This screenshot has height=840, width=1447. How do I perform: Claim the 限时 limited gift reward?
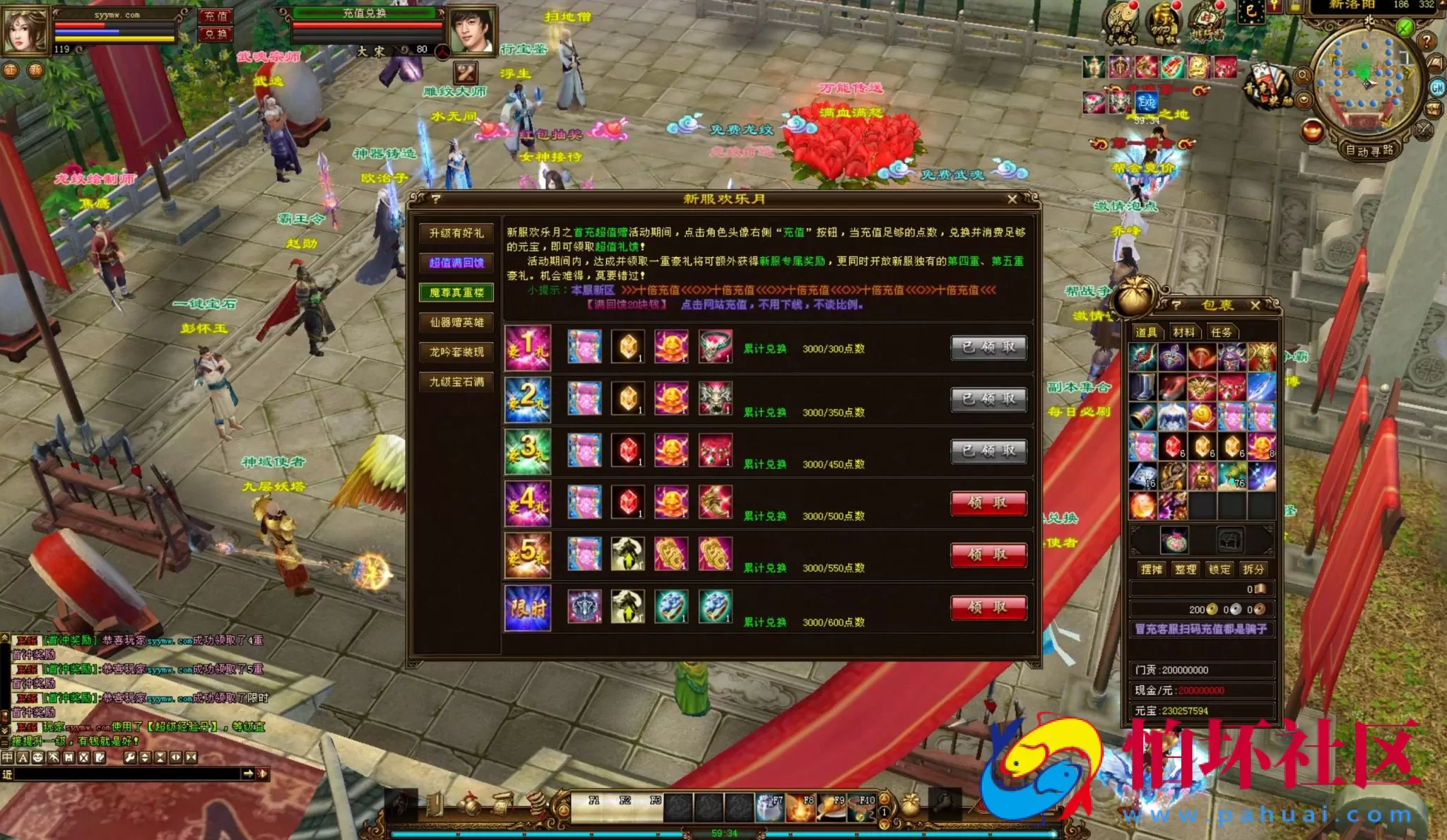(x=988, y=607)
